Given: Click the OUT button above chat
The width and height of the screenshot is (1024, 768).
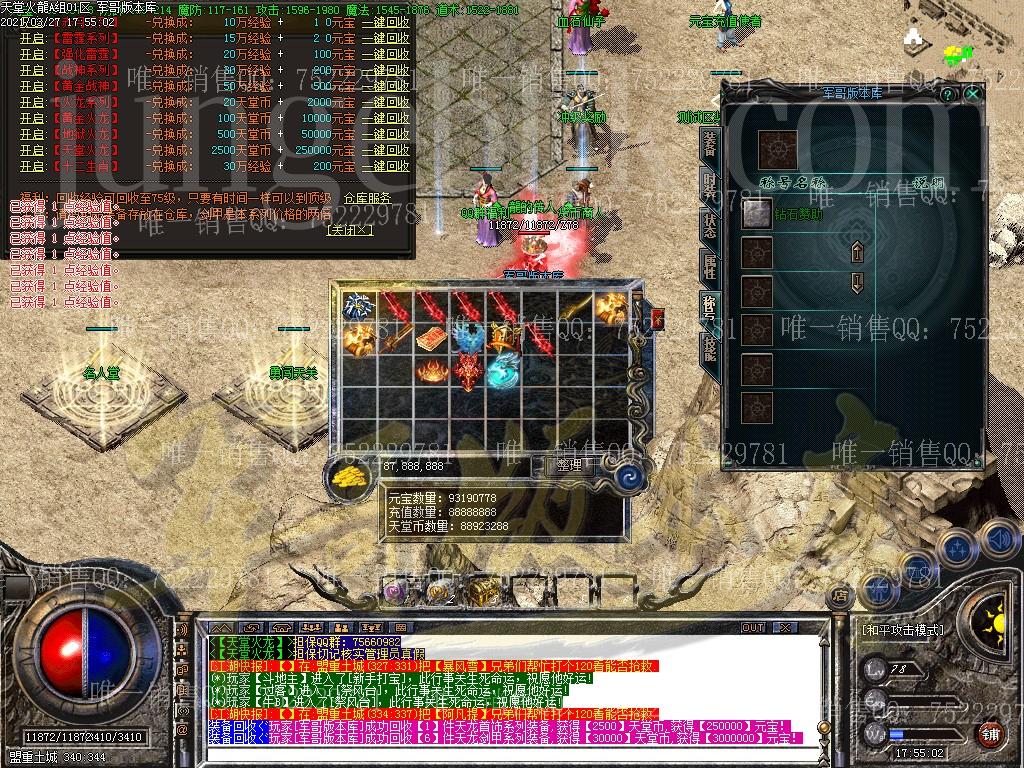Looking at the screenshot, I should [752, 628].
